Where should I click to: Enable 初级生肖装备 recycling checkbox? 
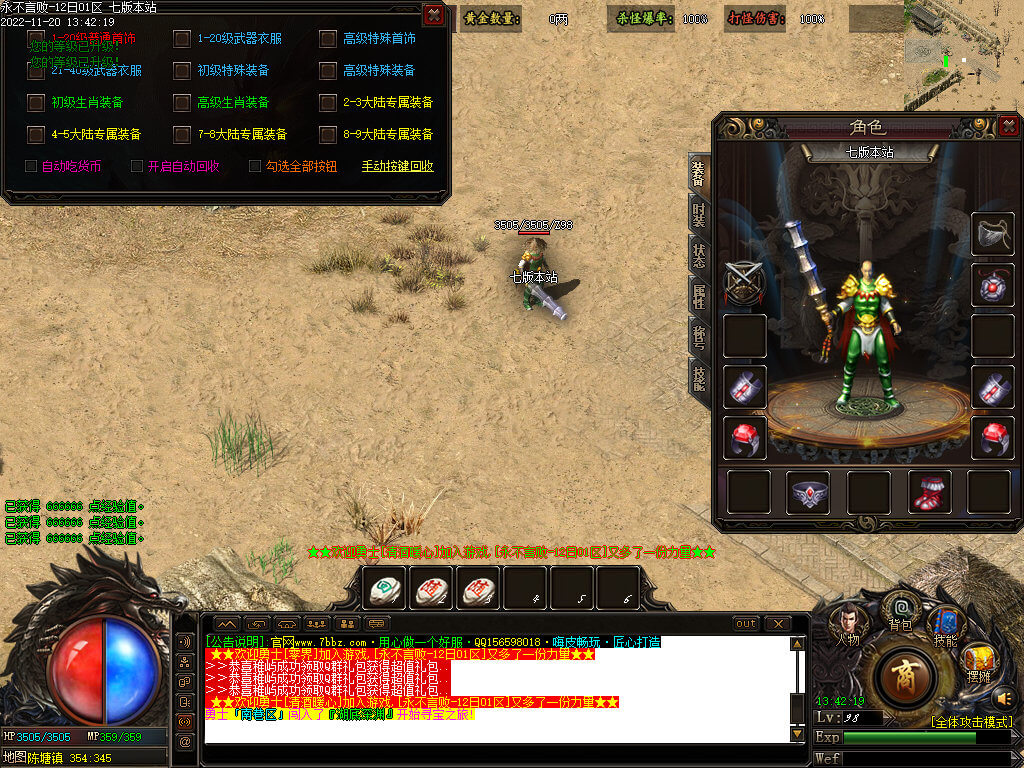click(36, 103)
